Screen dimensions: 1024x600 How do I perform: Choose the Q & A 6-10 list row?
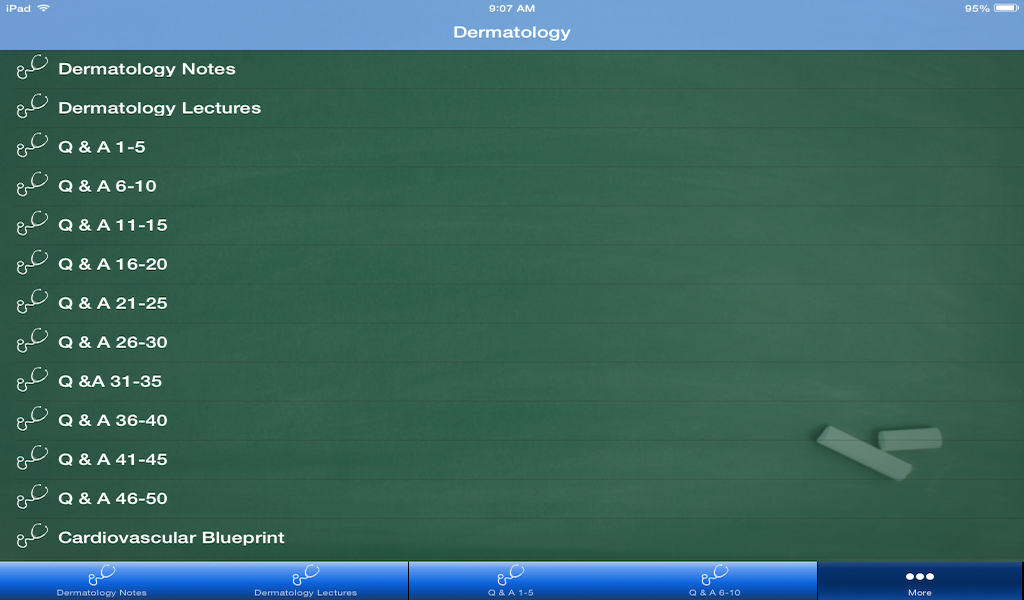pyautogui.click(x=107, y=186)
